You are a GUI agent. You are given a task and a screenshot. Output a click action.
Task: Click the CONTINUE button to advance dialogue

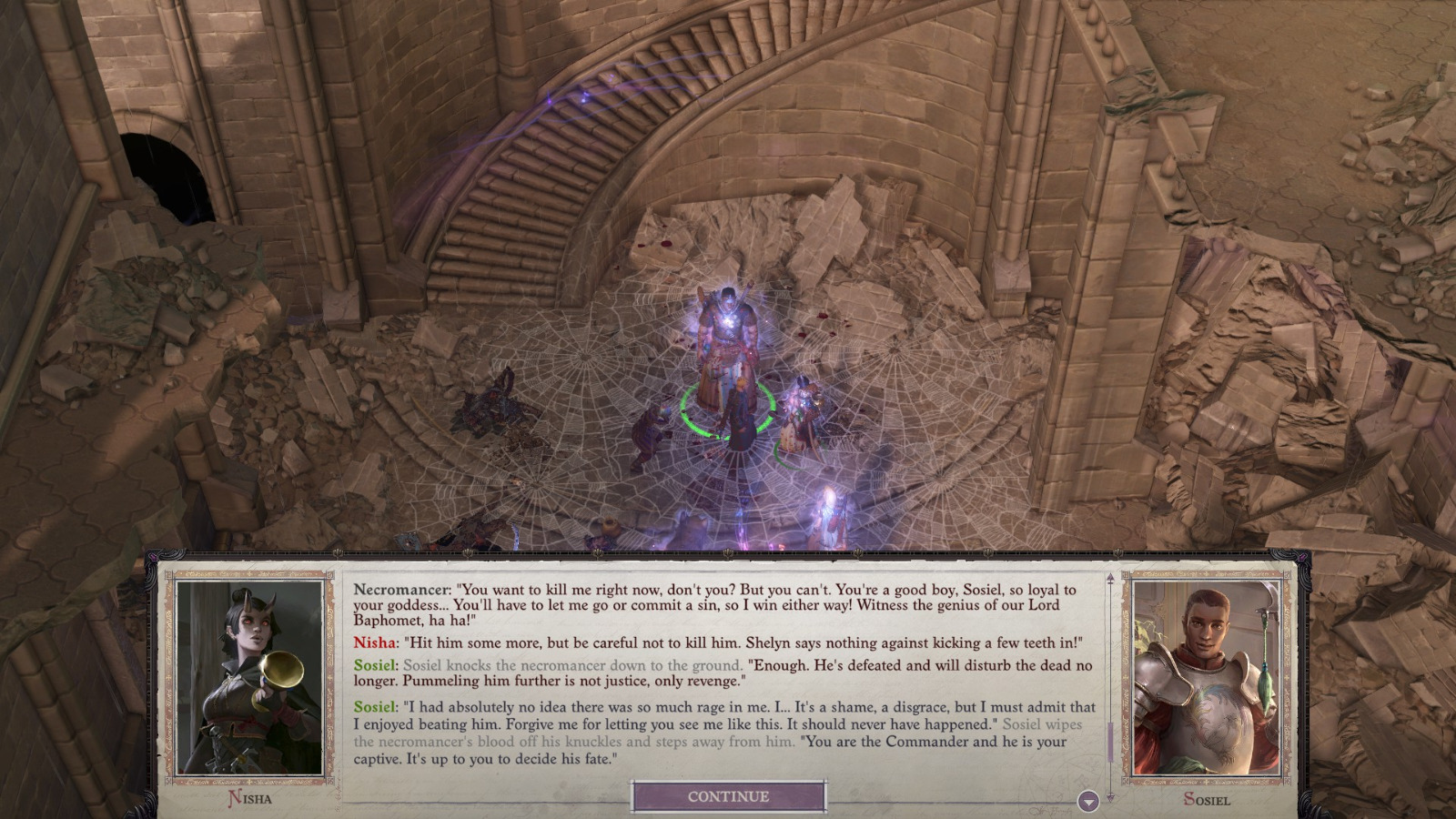[x=727, y=794]
